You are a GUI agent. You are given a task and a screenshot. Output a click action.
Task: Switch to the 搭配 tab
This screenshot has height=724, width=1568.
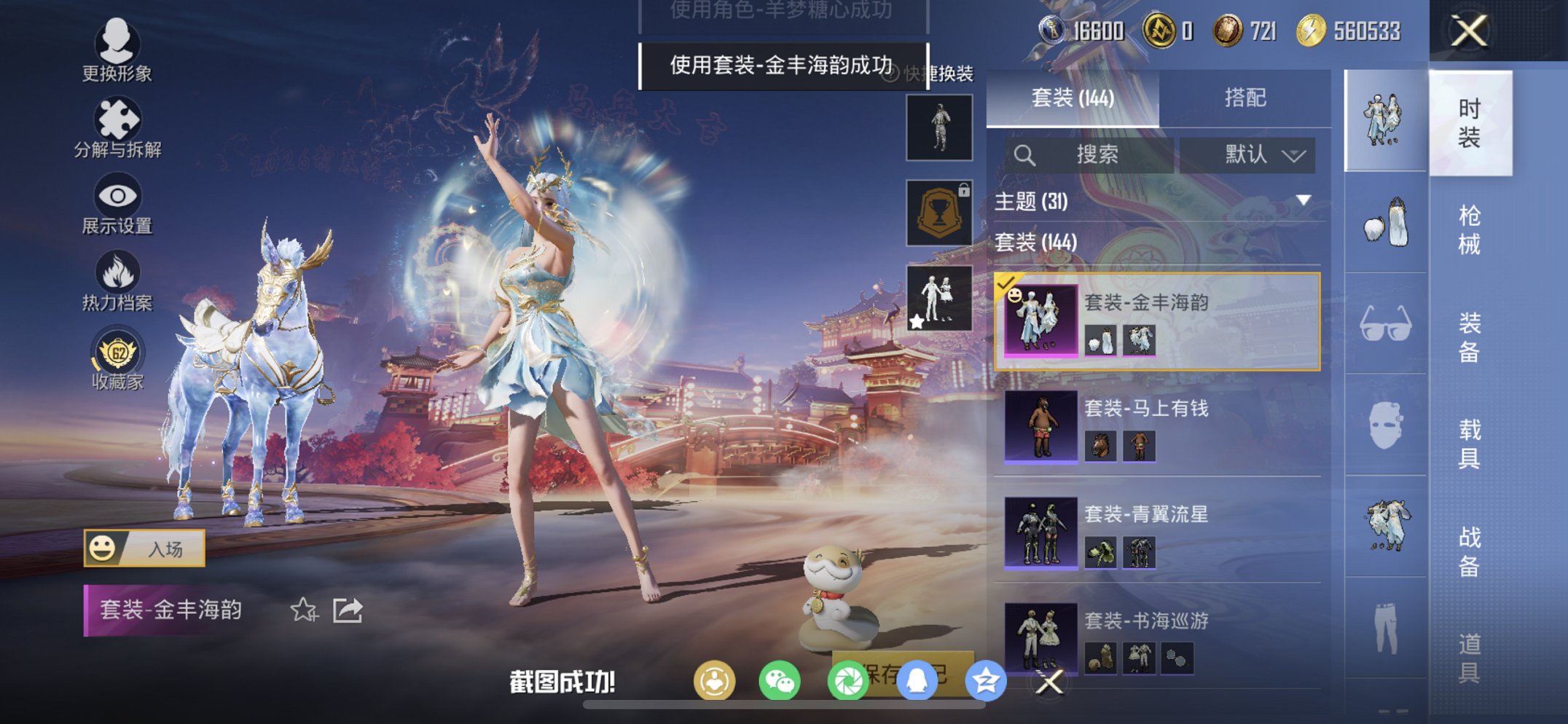coord(1246,98)
